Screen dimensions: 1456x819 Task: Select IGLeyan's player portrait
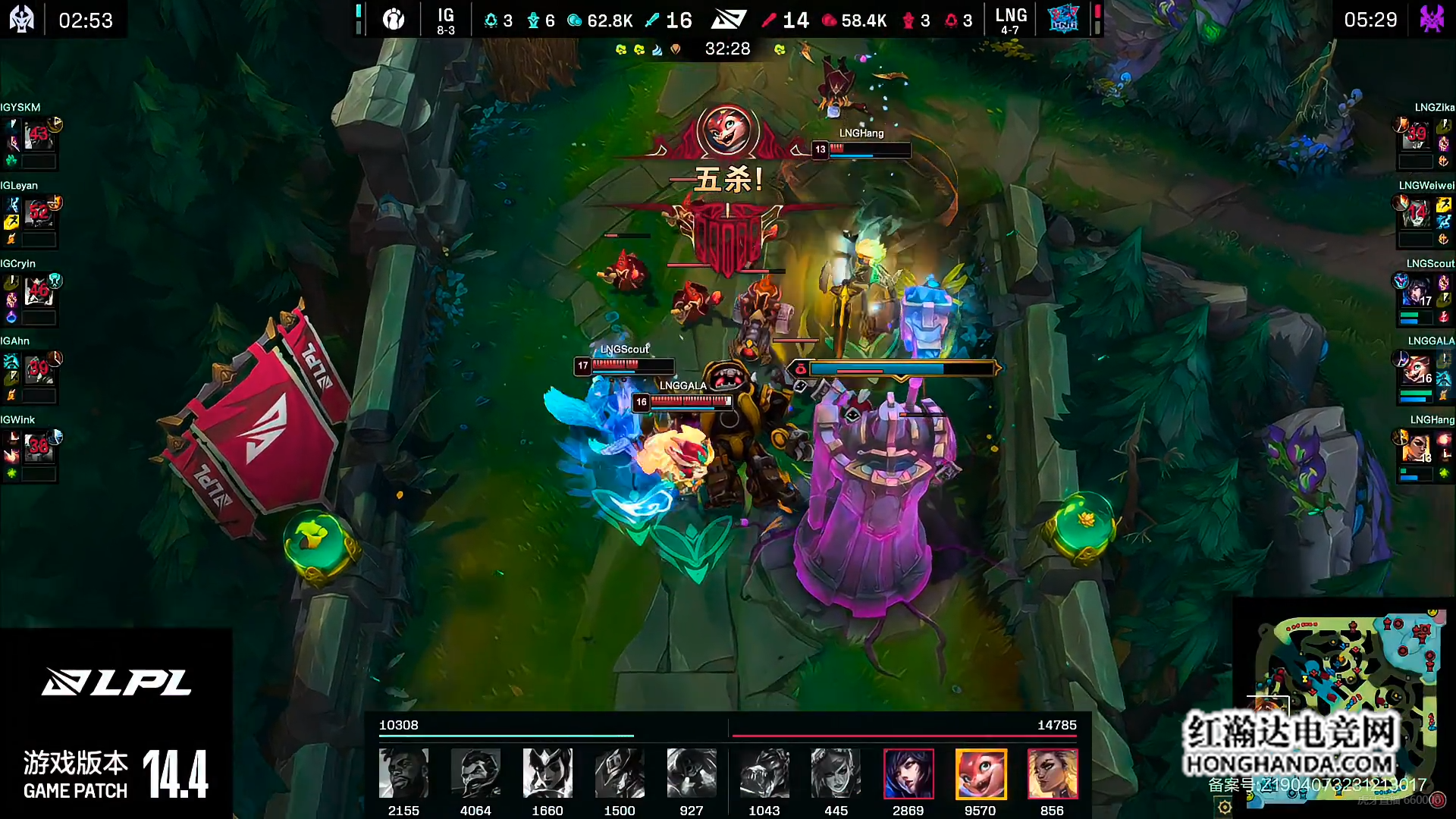(38, 215)
